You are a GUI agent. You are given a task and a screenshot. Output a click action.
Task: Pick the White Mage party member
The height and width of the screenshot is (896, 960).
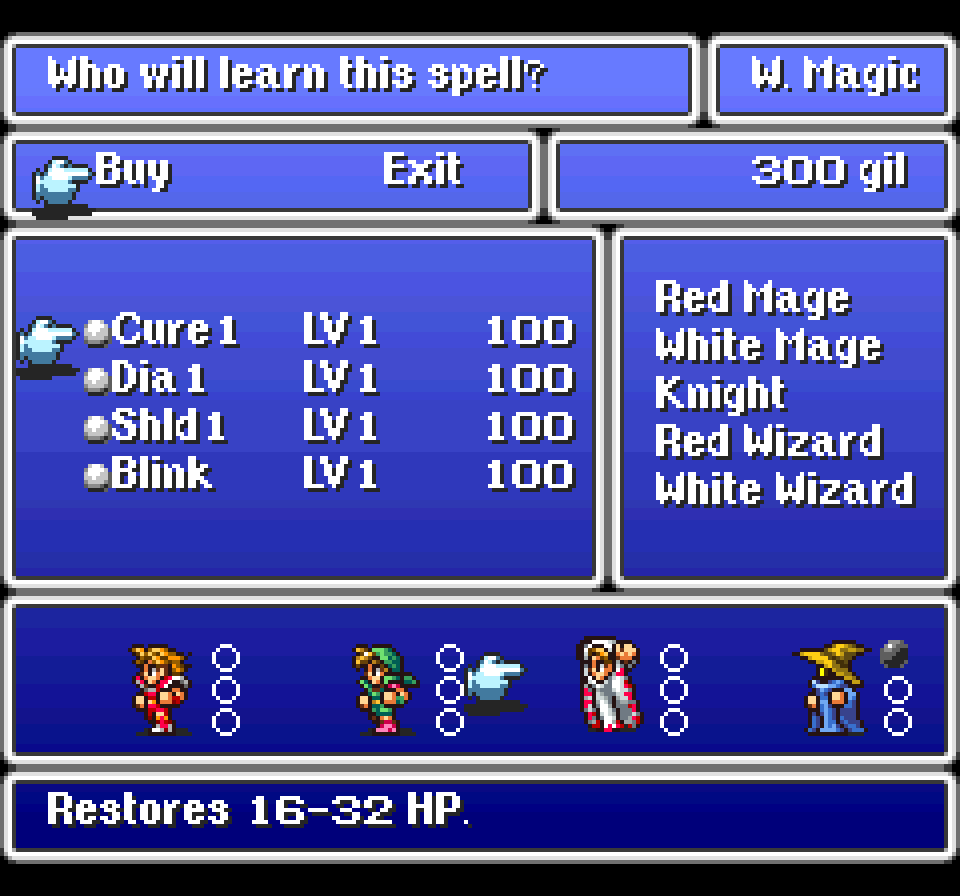tap(606, 686)
